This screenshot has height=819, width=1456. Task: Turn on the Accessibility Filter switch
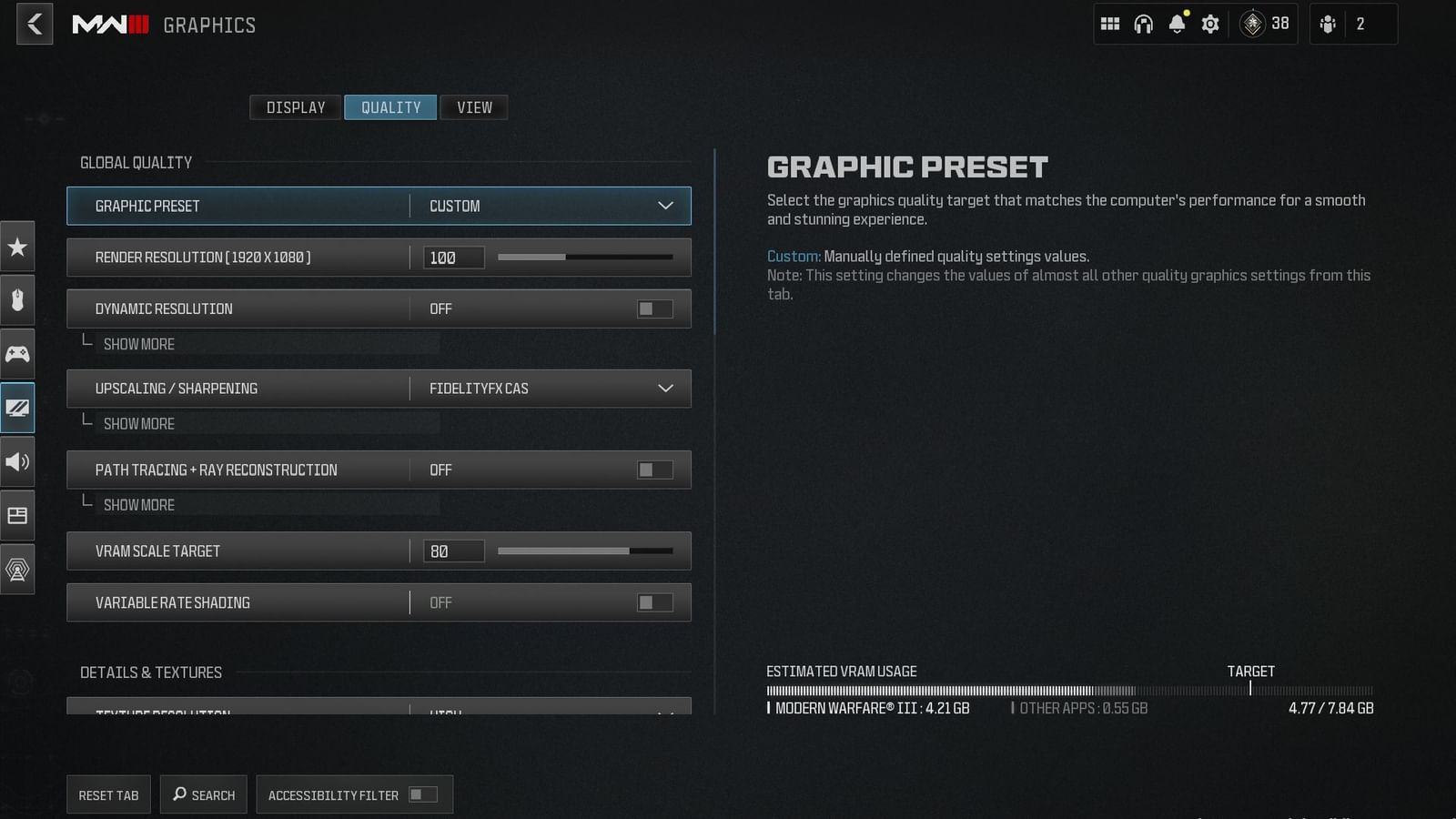click(x=420, y=794)
